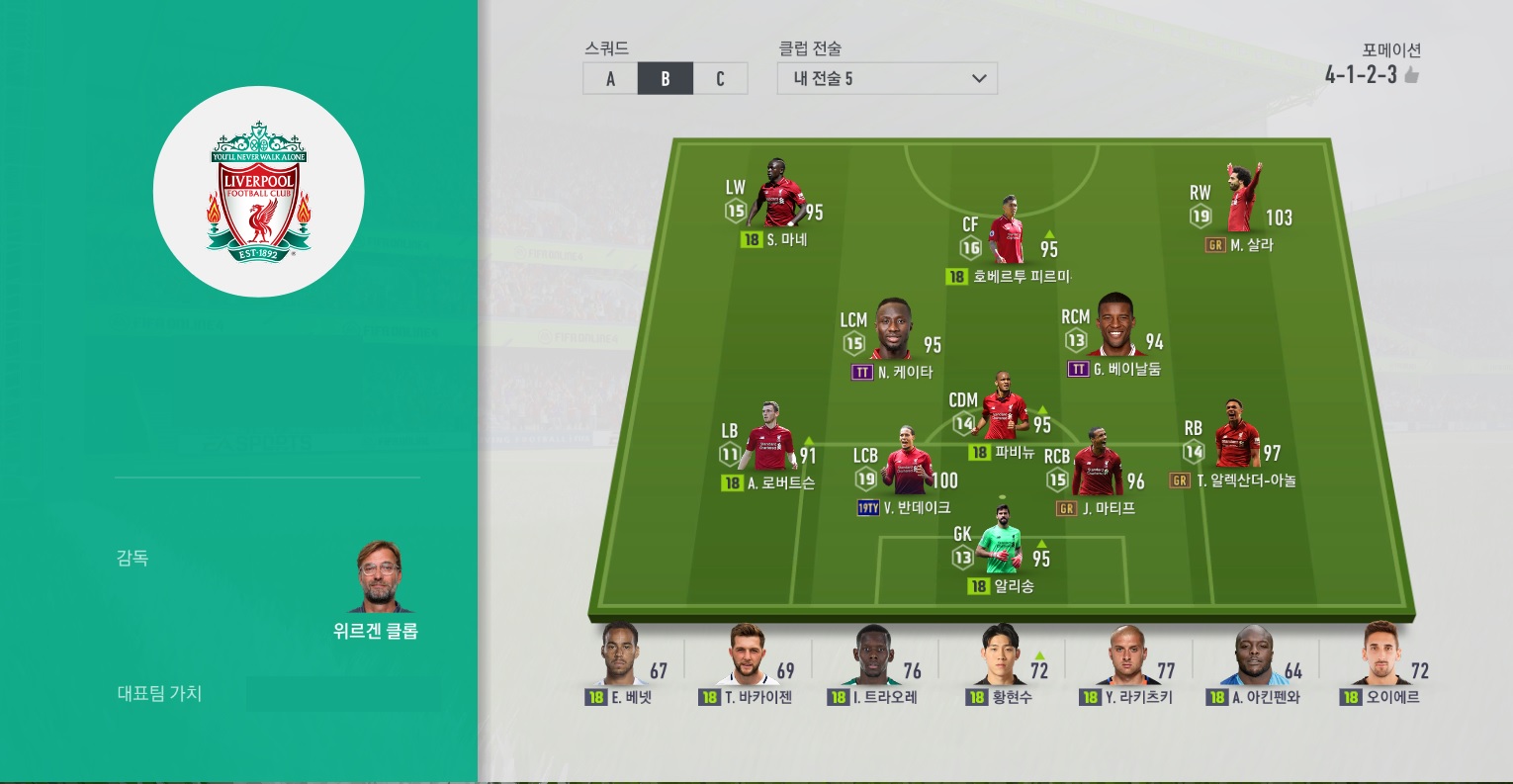
Task: Select right winger M. 살라
Action: point(1241,201)
